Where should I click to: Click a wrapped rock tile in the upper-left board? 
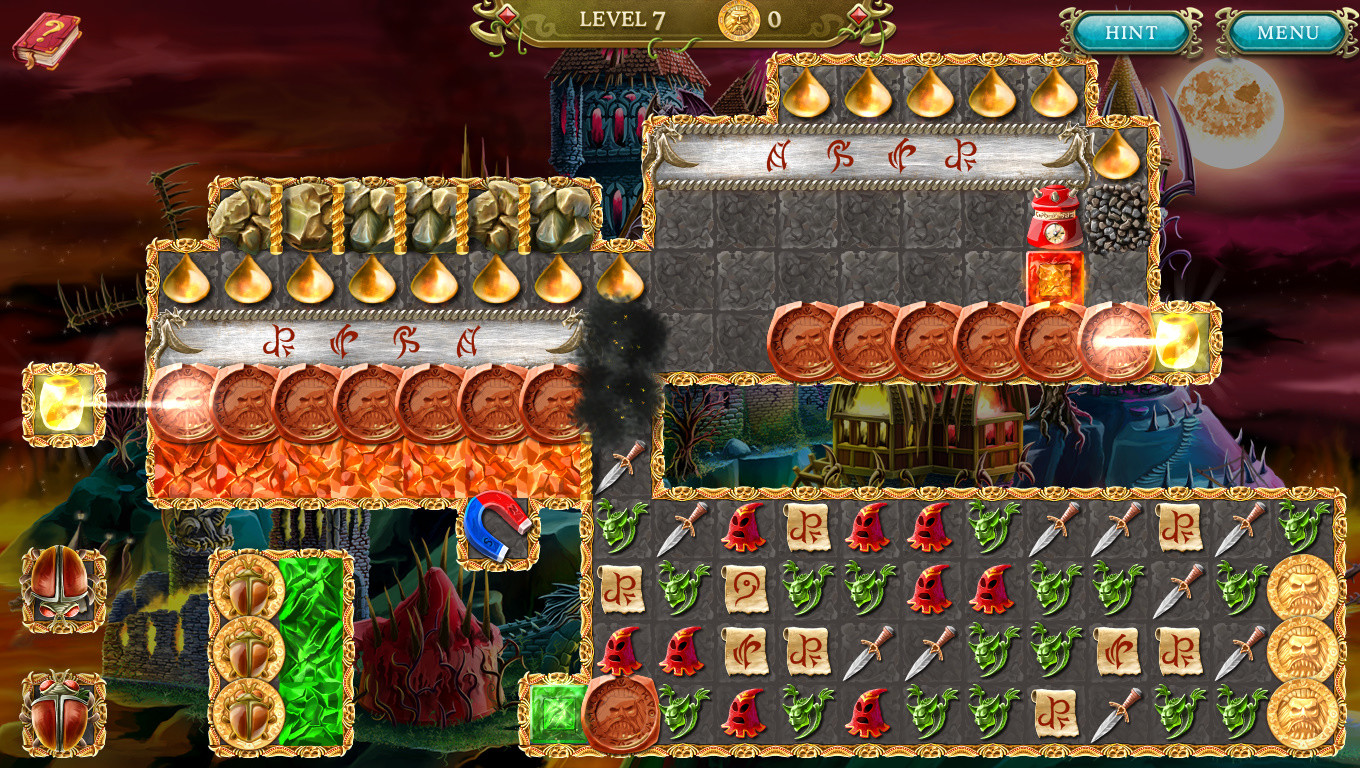(x=240, y=213)
